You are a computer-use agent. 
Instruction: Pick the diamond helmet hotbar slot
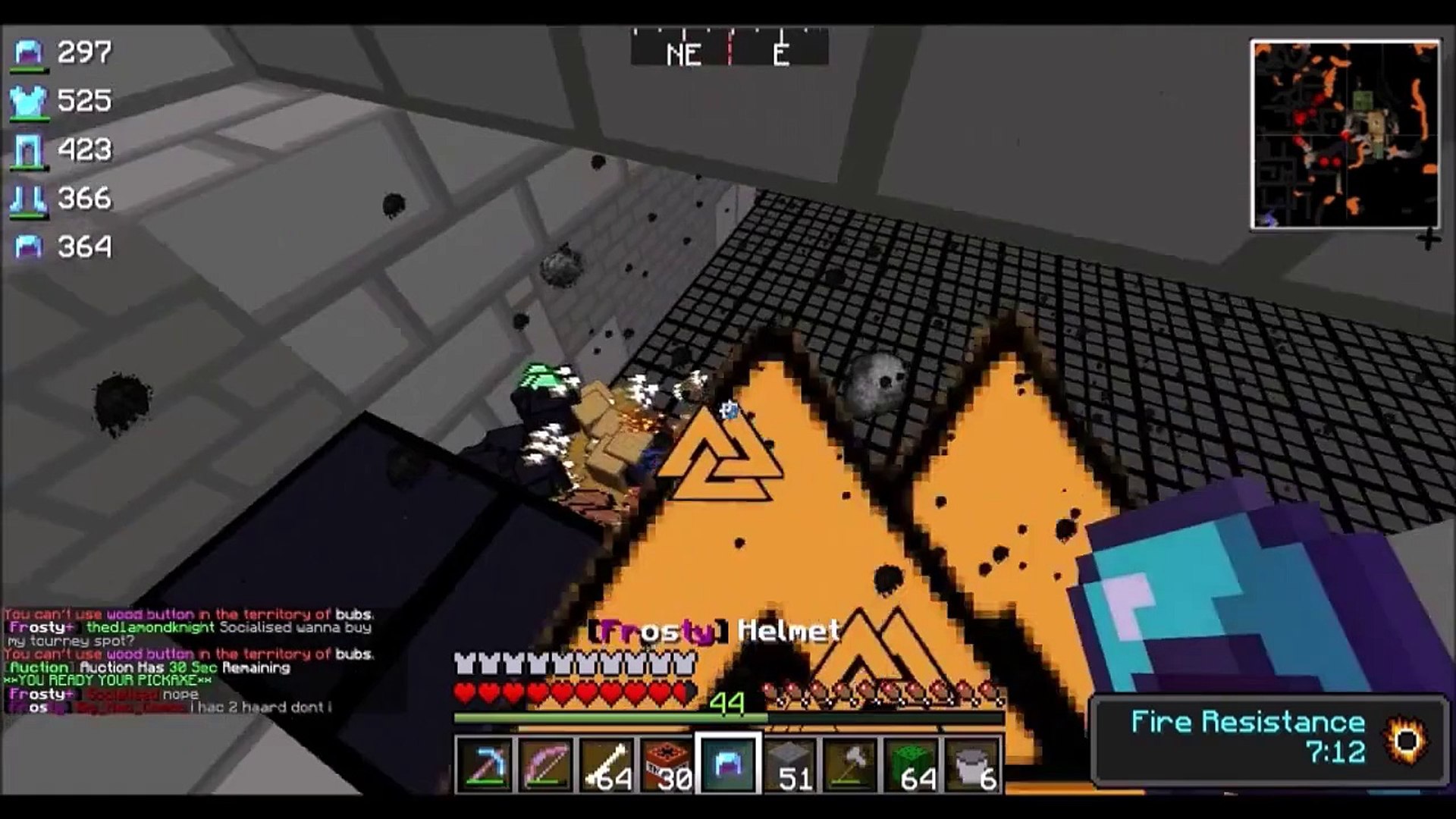[729, 764]
